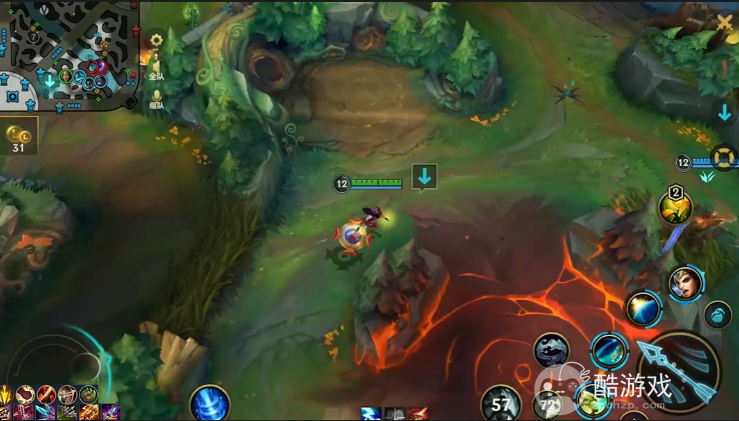
Task: Activate the yellow flower item with 2 charges
Action: coord(676,207)
